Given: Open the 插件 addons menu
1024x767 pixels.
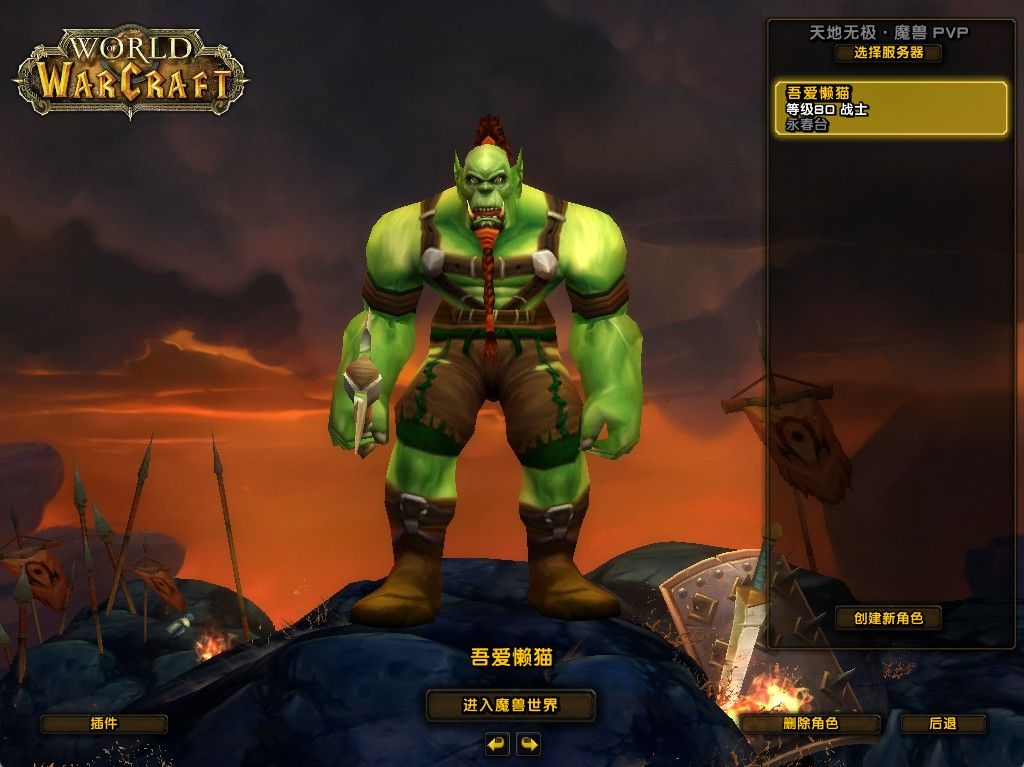Looking at the screenshot, I should click(x=103, y=723).
